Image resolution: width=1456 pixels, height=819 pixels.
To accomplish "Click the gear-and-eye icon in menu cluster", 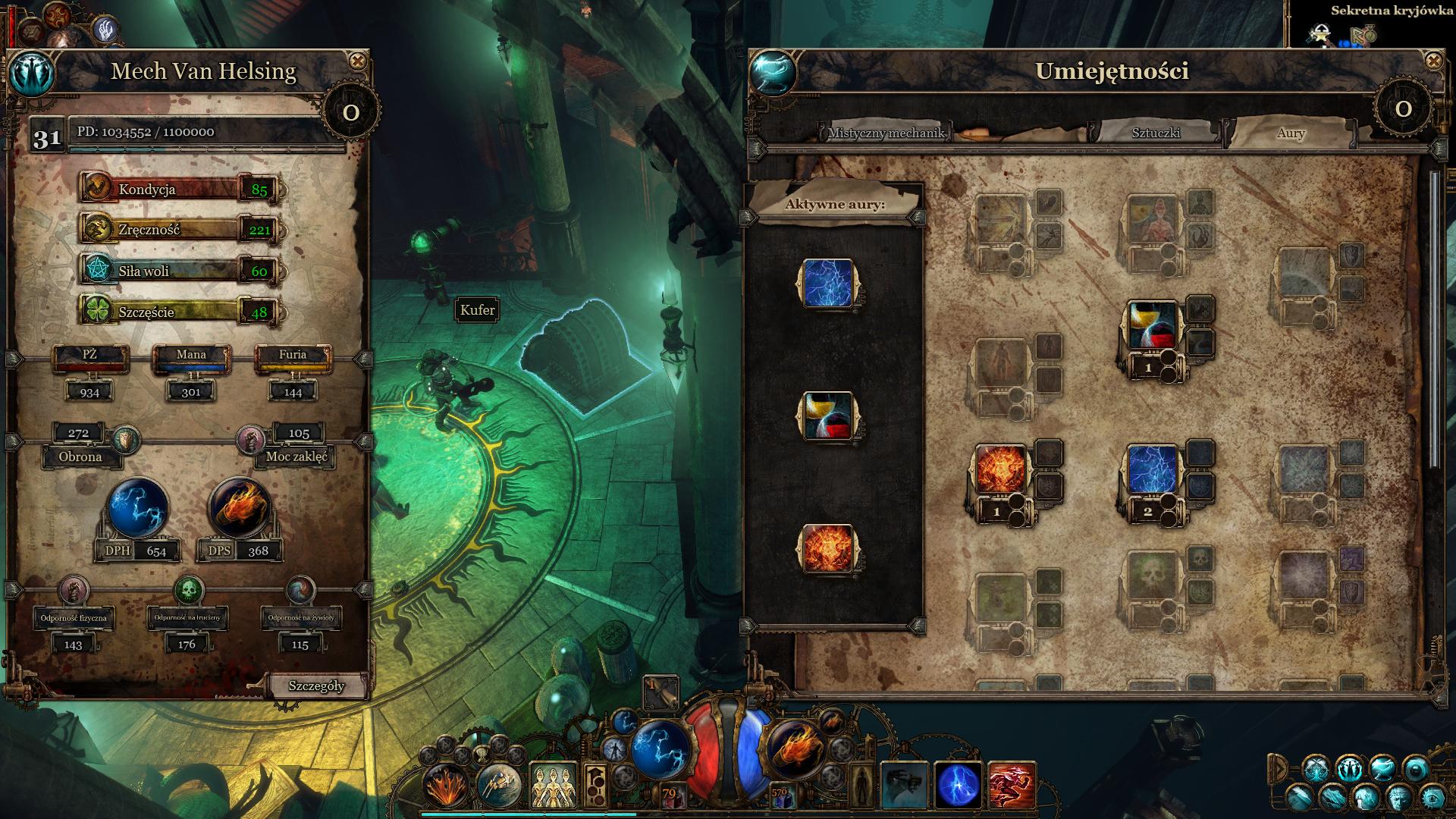I will (1432, 798).
